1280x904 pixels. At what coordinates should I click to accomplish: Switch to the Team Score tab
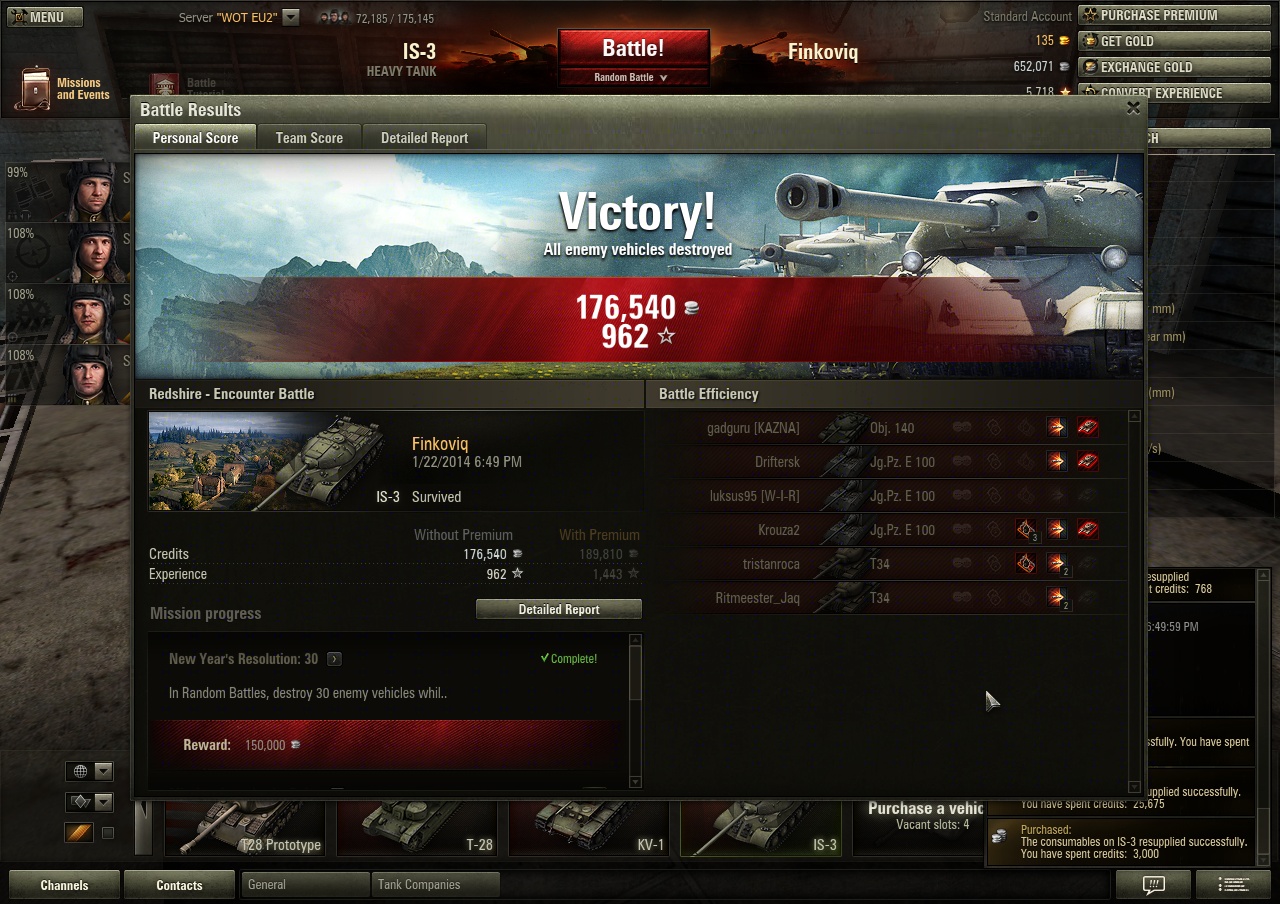pos(309,138)
